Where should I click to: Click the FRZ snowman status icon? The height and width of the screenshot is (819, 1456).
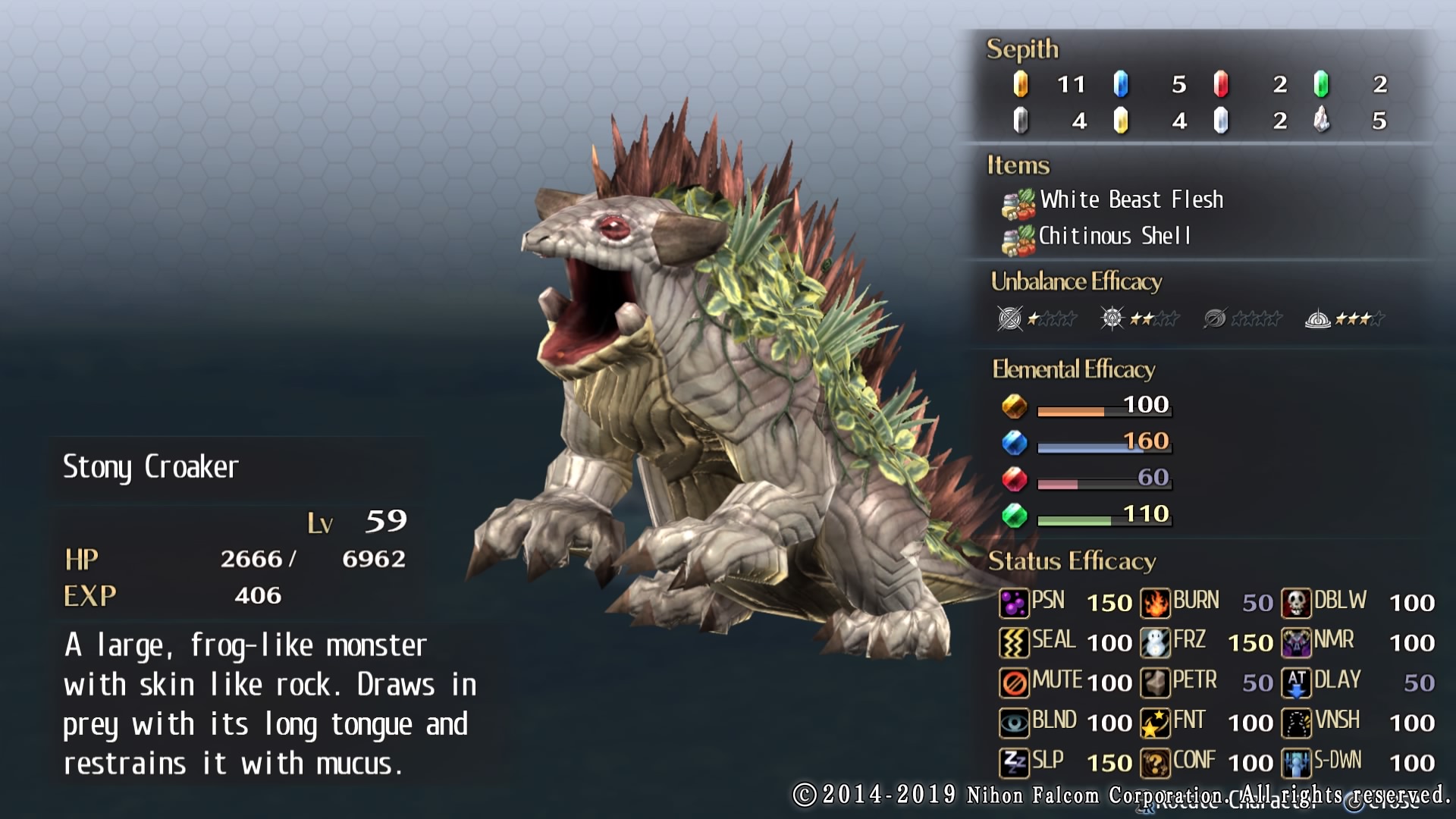[x=1155, y=643]
